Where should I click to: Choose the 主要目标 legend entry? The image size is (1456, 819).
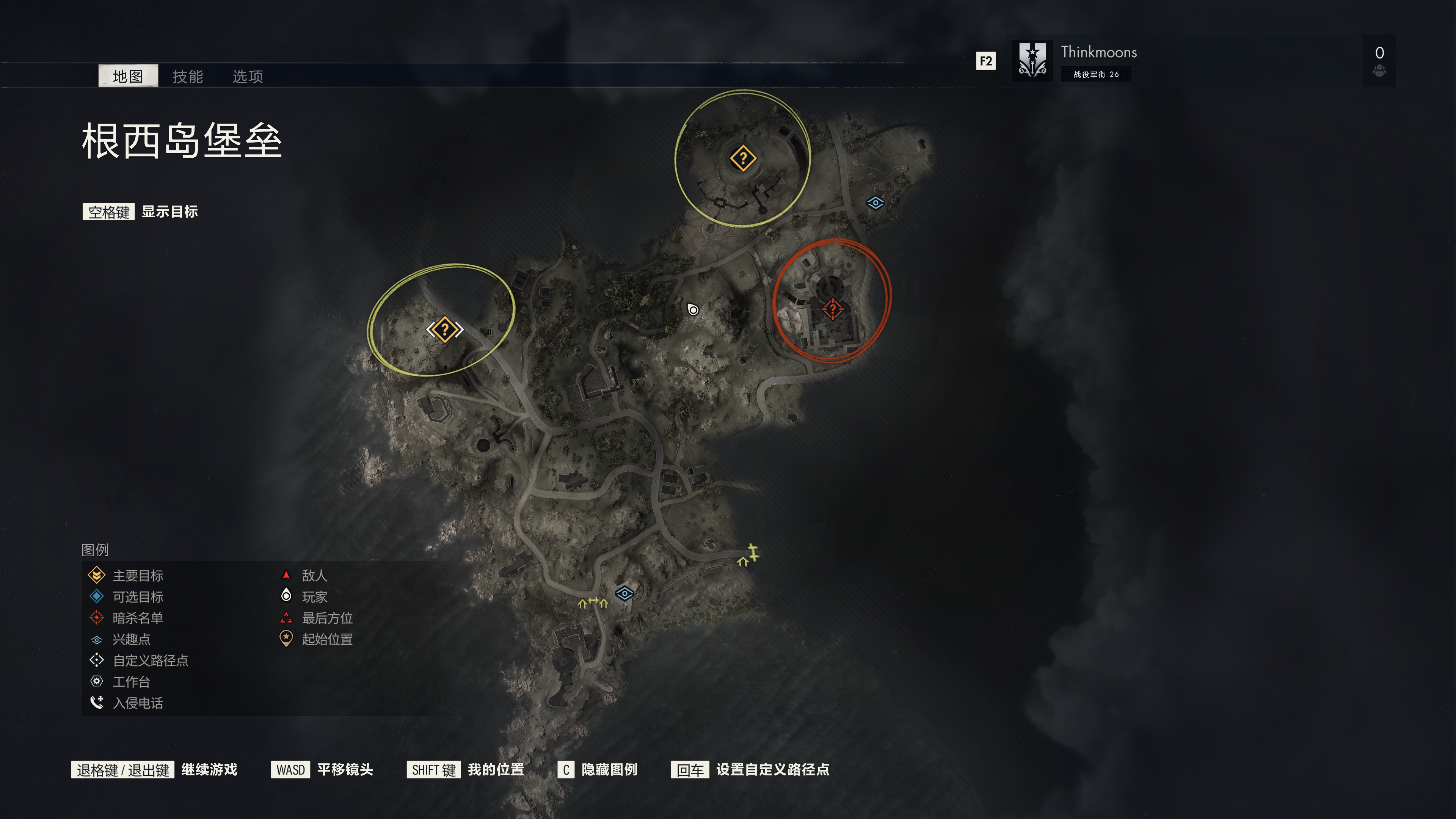[137, 576]
